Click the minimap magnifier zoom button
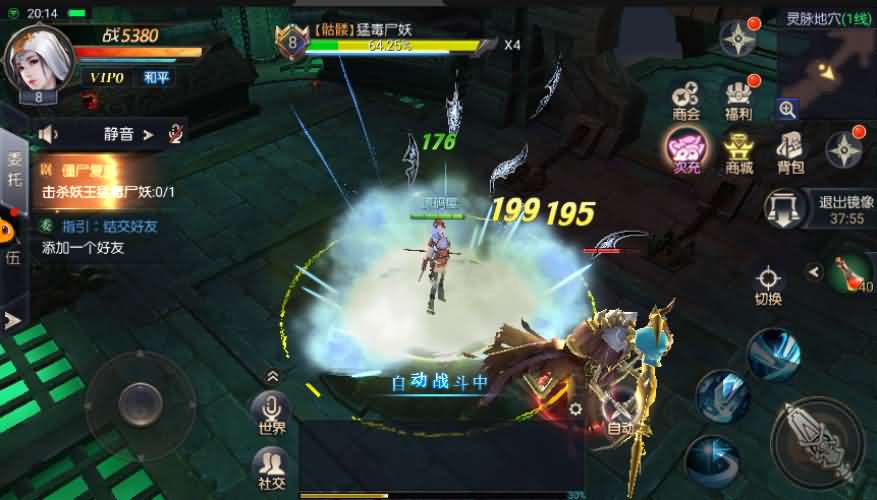Image resolution: width=877 pixels, height=500 pixels. (x=788, y=110)
